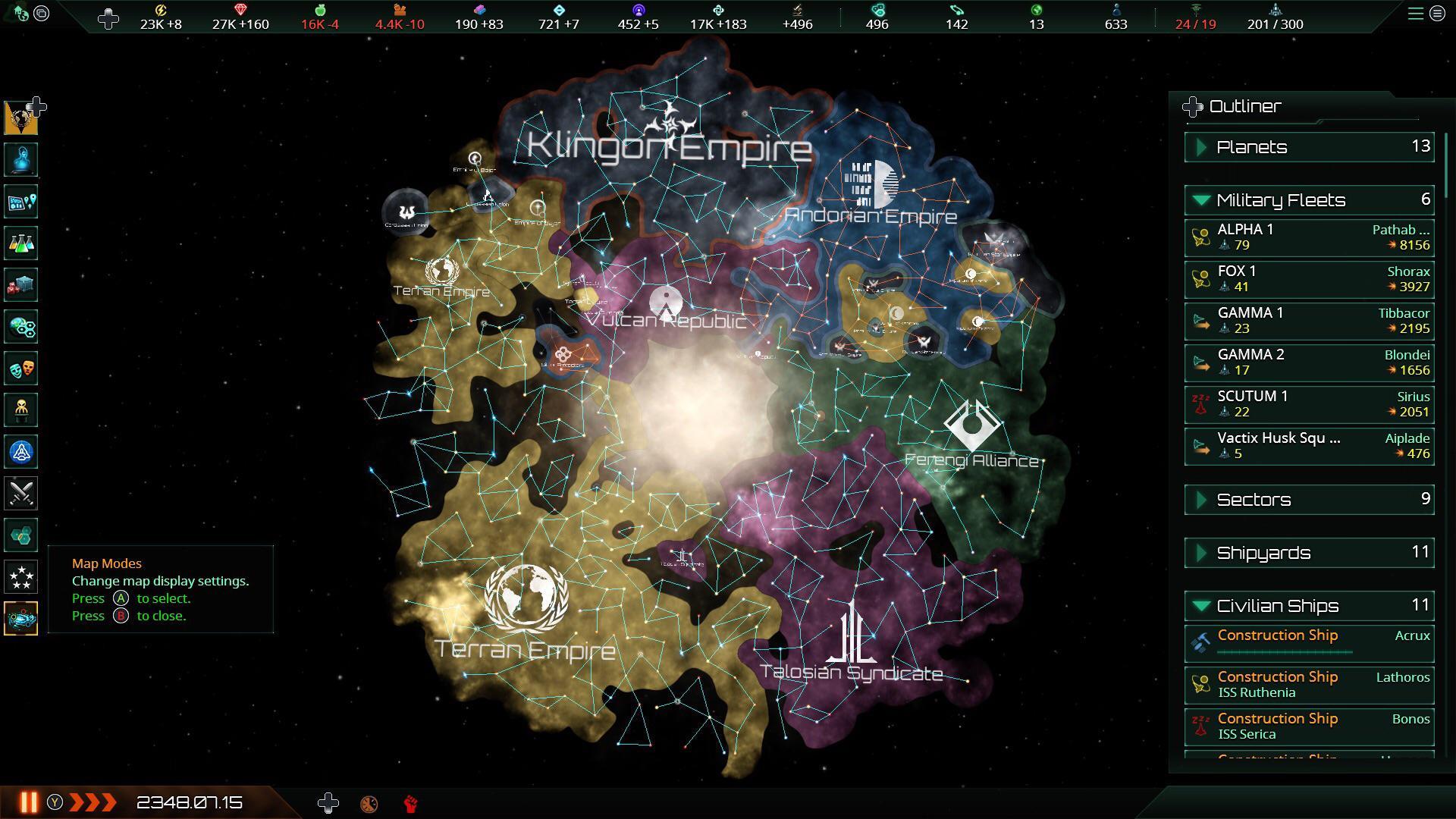This screenshot has height=819, width=1456.
Task: Open the Technology research flasks icon
Action: point(20,243)
